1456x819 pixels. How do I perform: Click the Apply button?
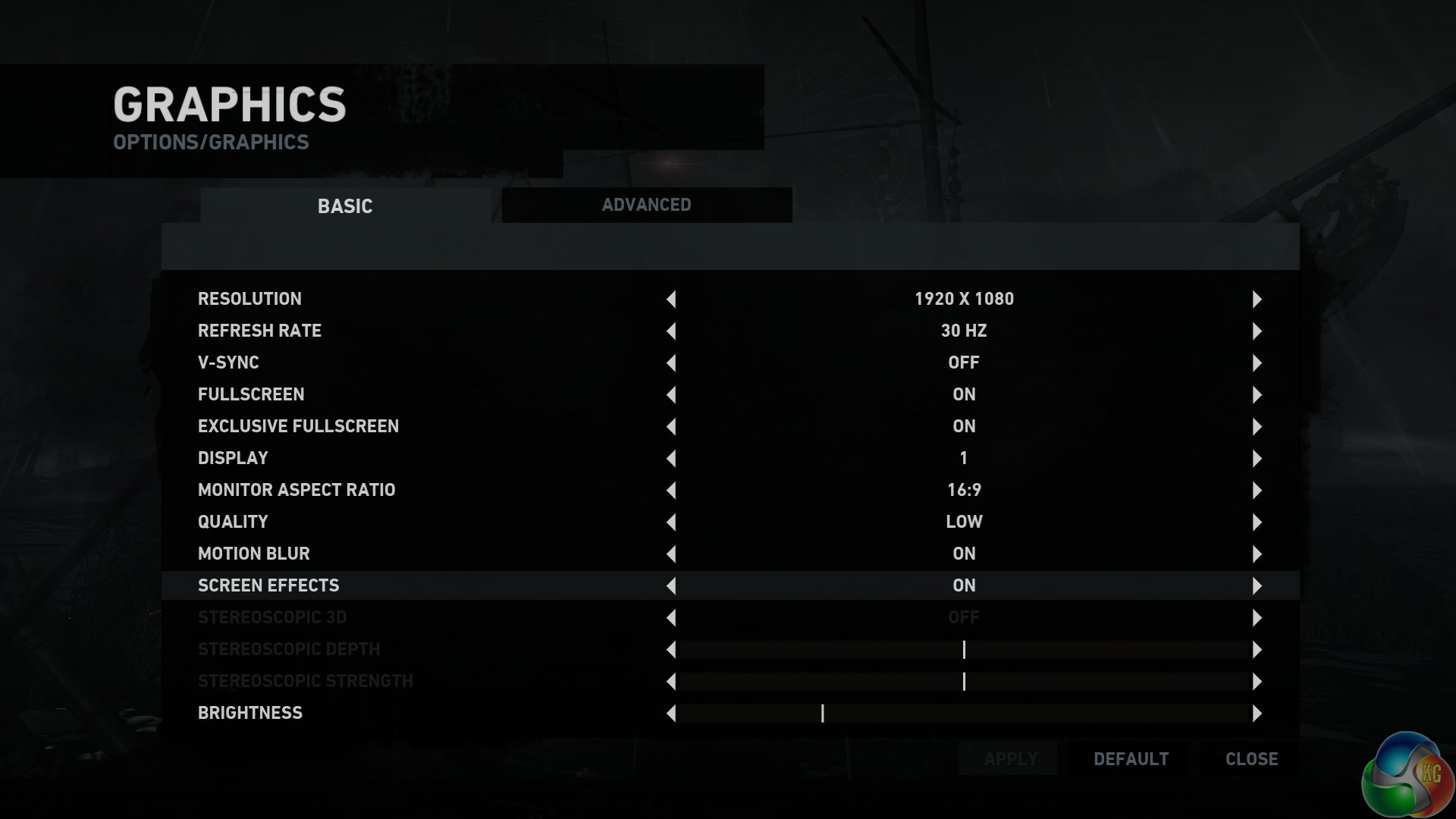tap(1010, 759)
